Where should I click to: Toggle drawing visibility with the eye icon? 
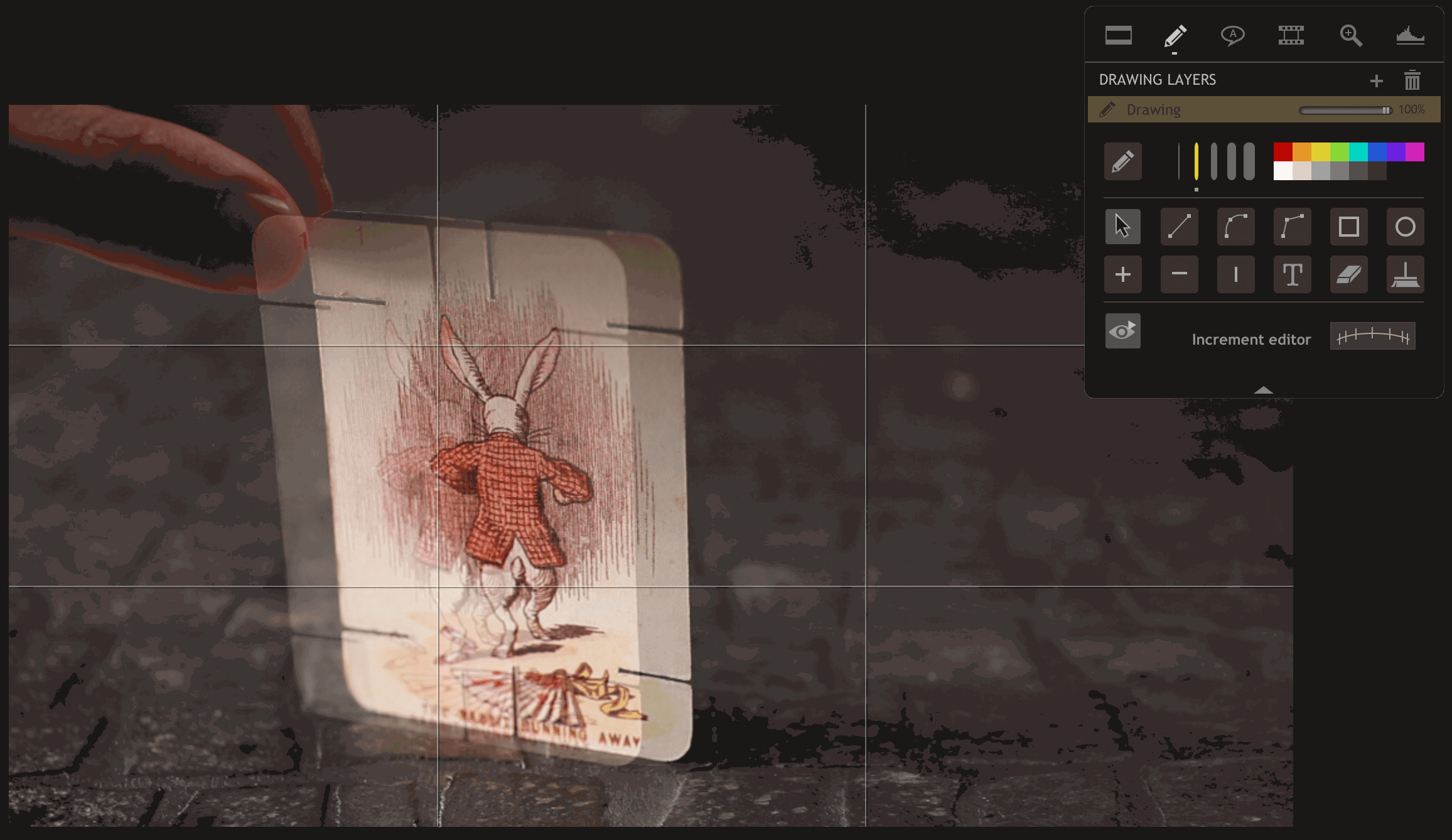click(x=1123, y=331)
